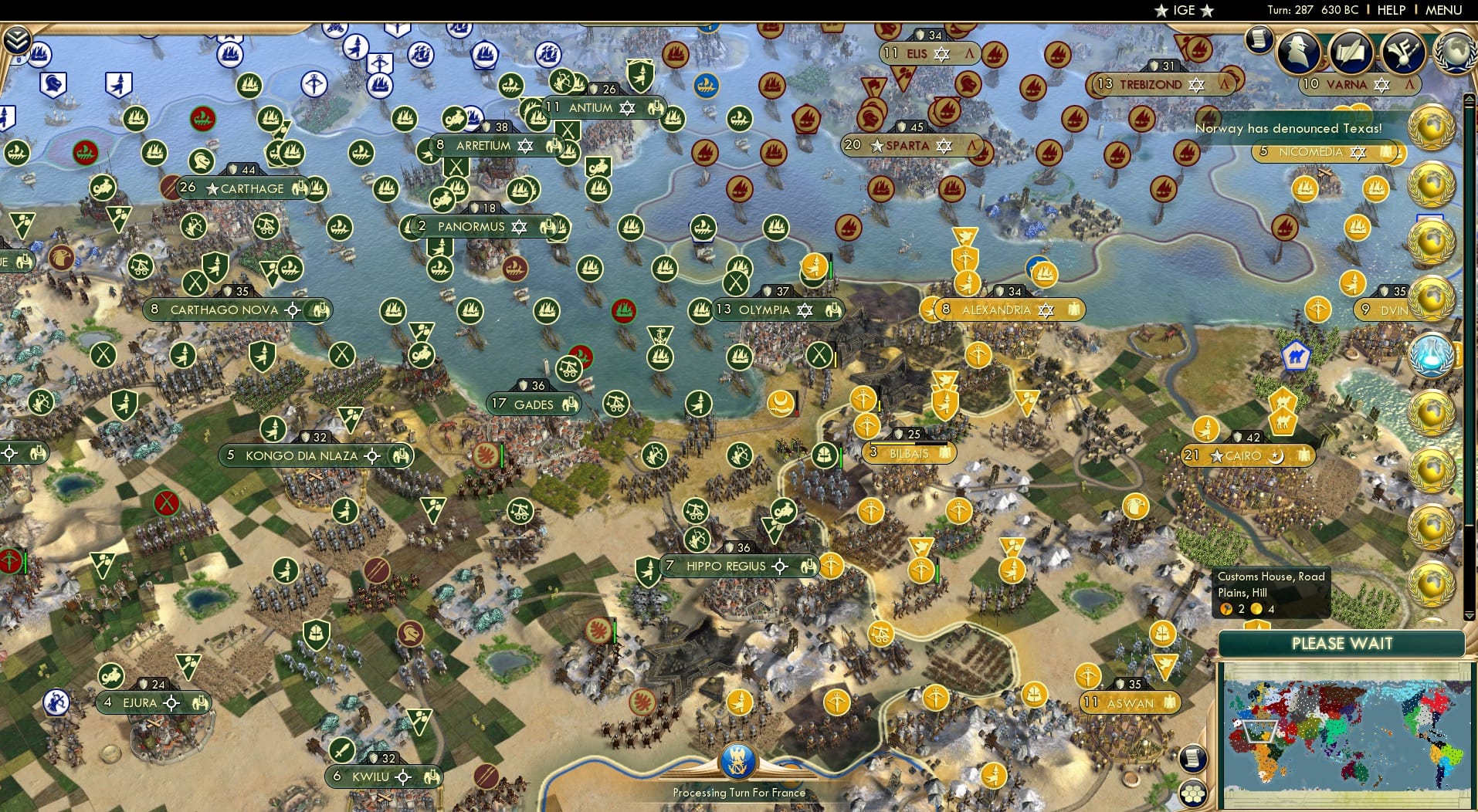Click the 'Norway has denounced Texas!' notification

(x=1288, y=129)
